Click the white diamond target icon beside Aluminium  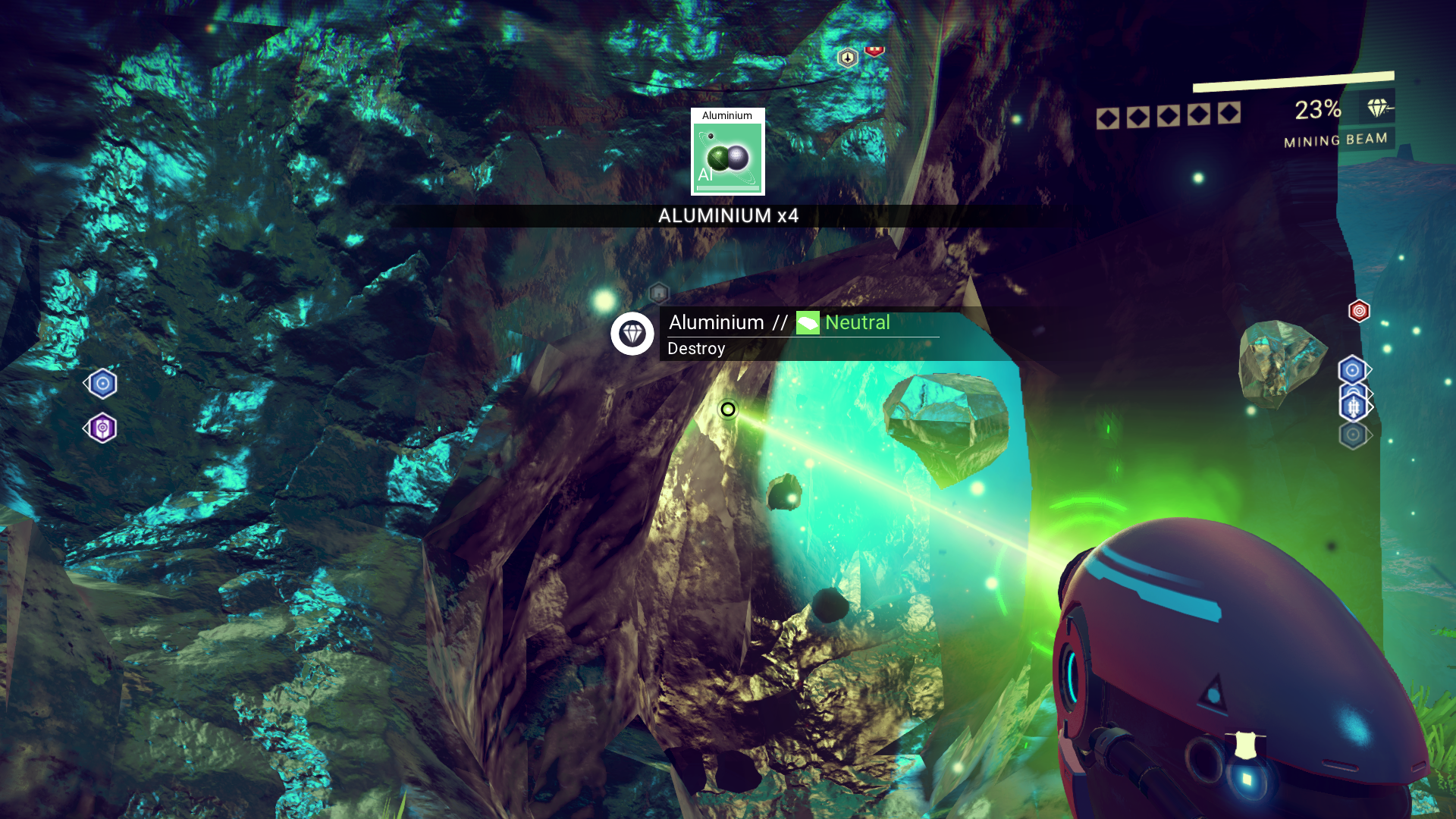632,334
